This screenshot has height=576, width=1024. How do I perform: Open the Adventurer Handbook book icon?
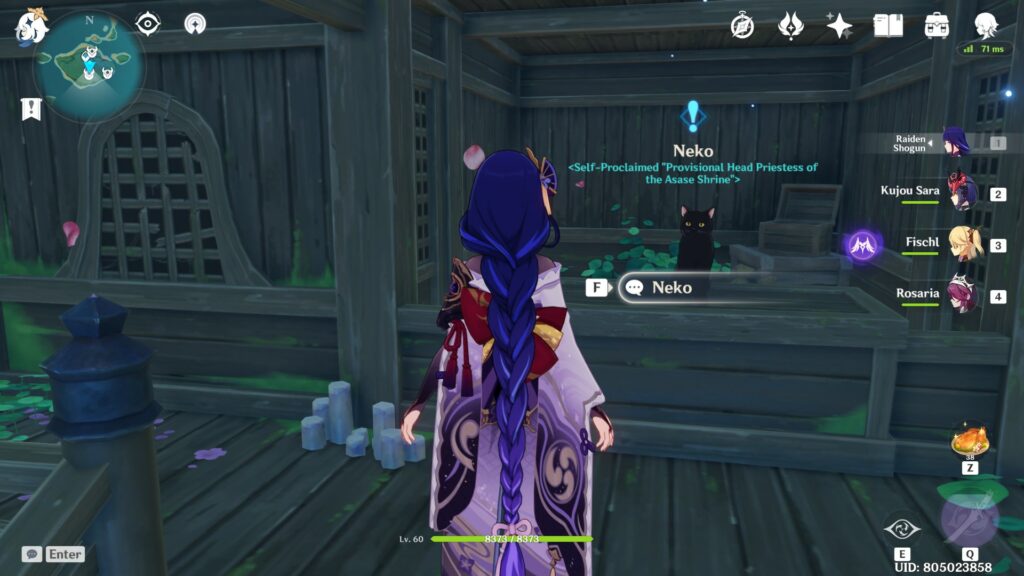click(888, 26)
